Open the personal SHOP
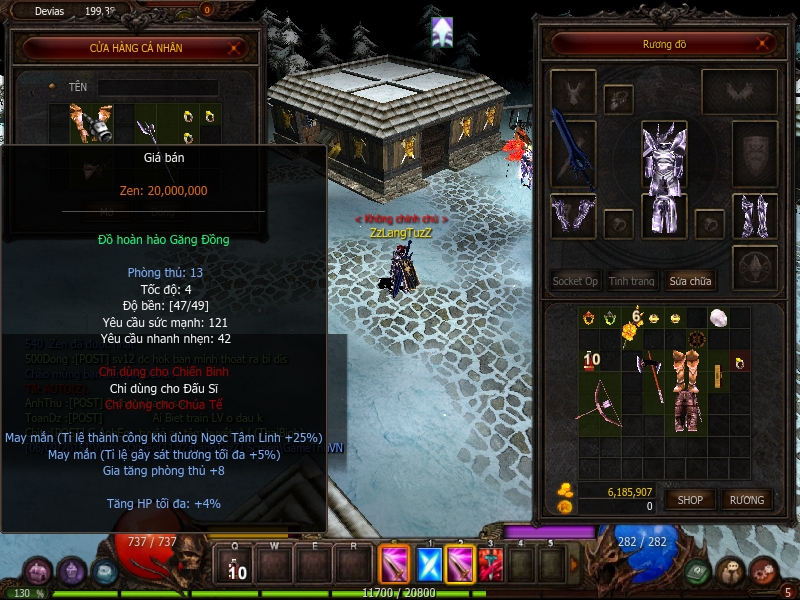Image resolution: width=800 pixels, height=600 pixels. pos(691,499)
